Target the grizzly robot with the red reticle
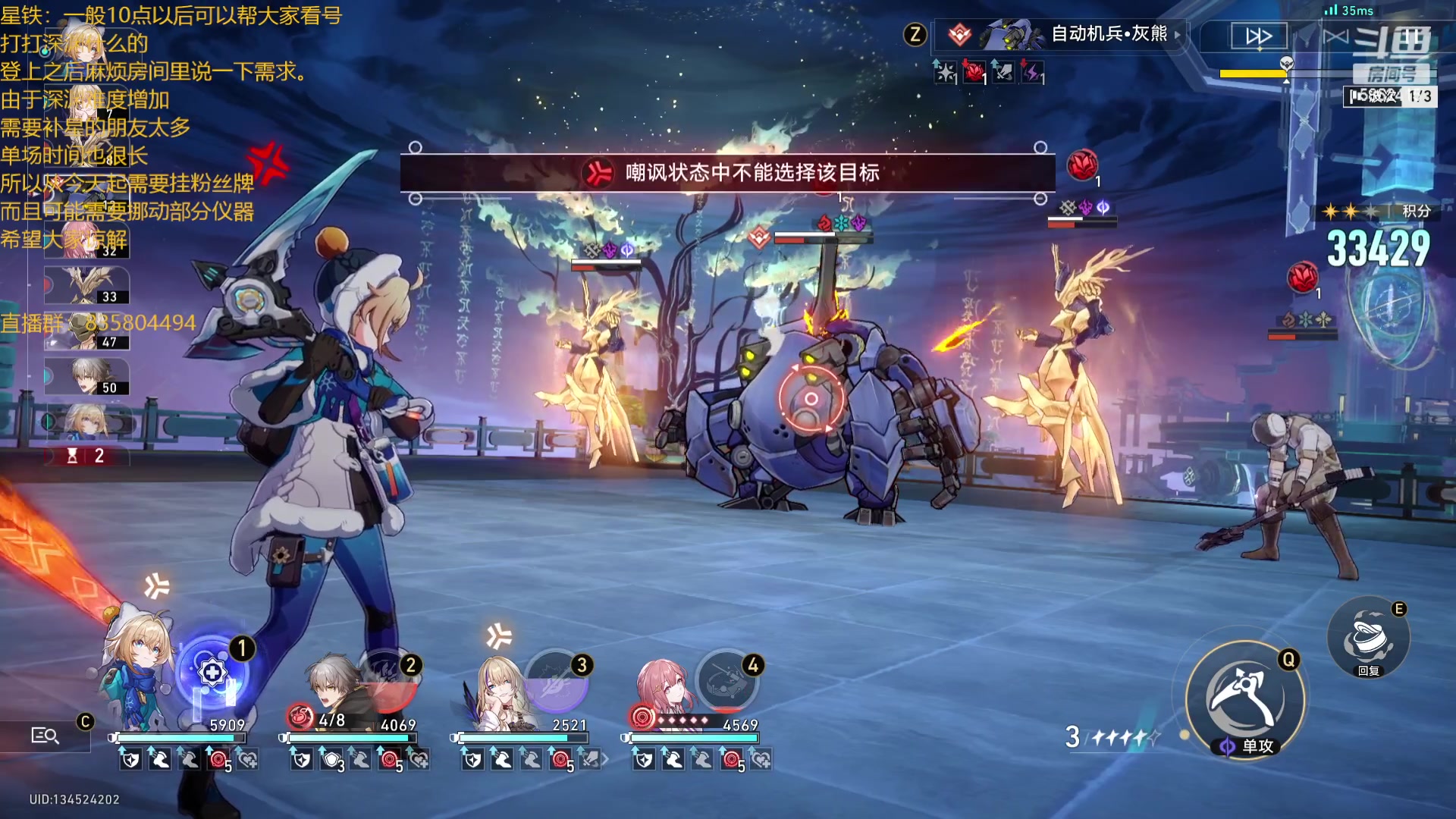 point(811,399)
